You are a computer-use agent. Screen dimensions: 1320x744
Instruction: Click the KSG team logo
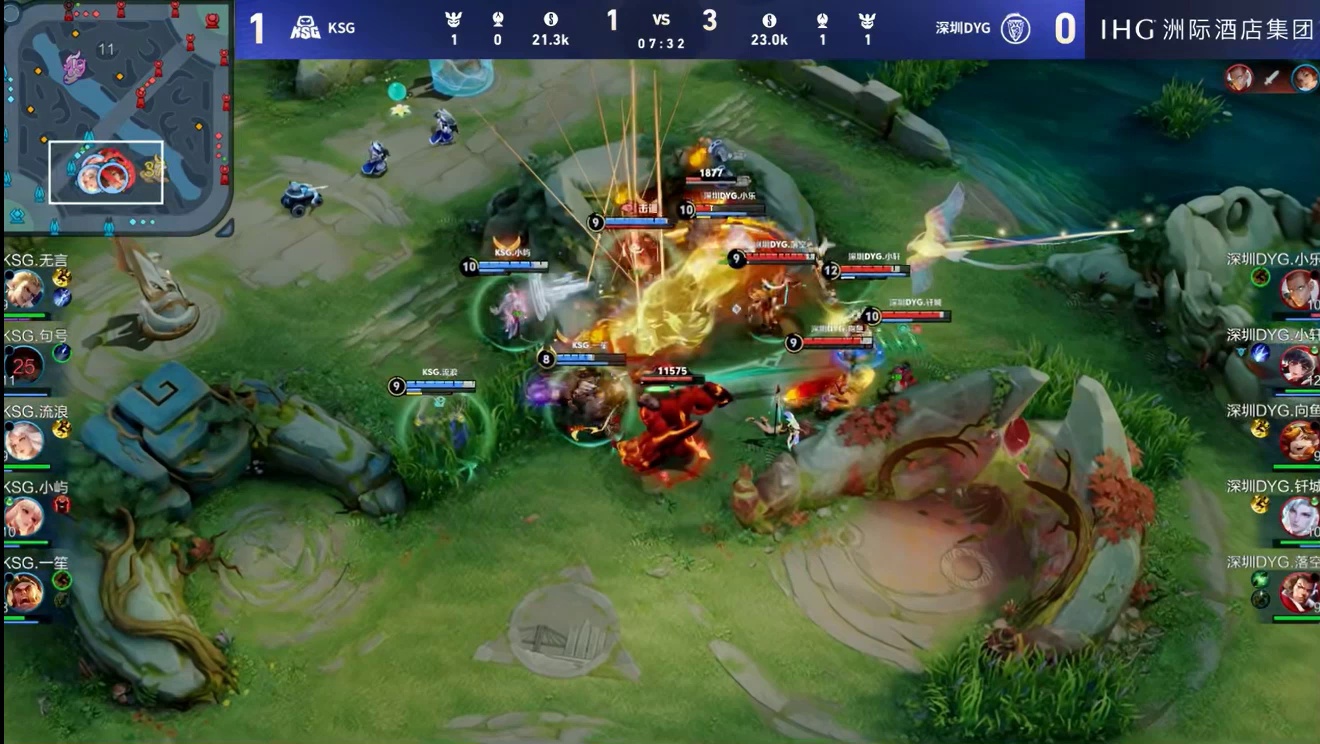click(305, 28)
